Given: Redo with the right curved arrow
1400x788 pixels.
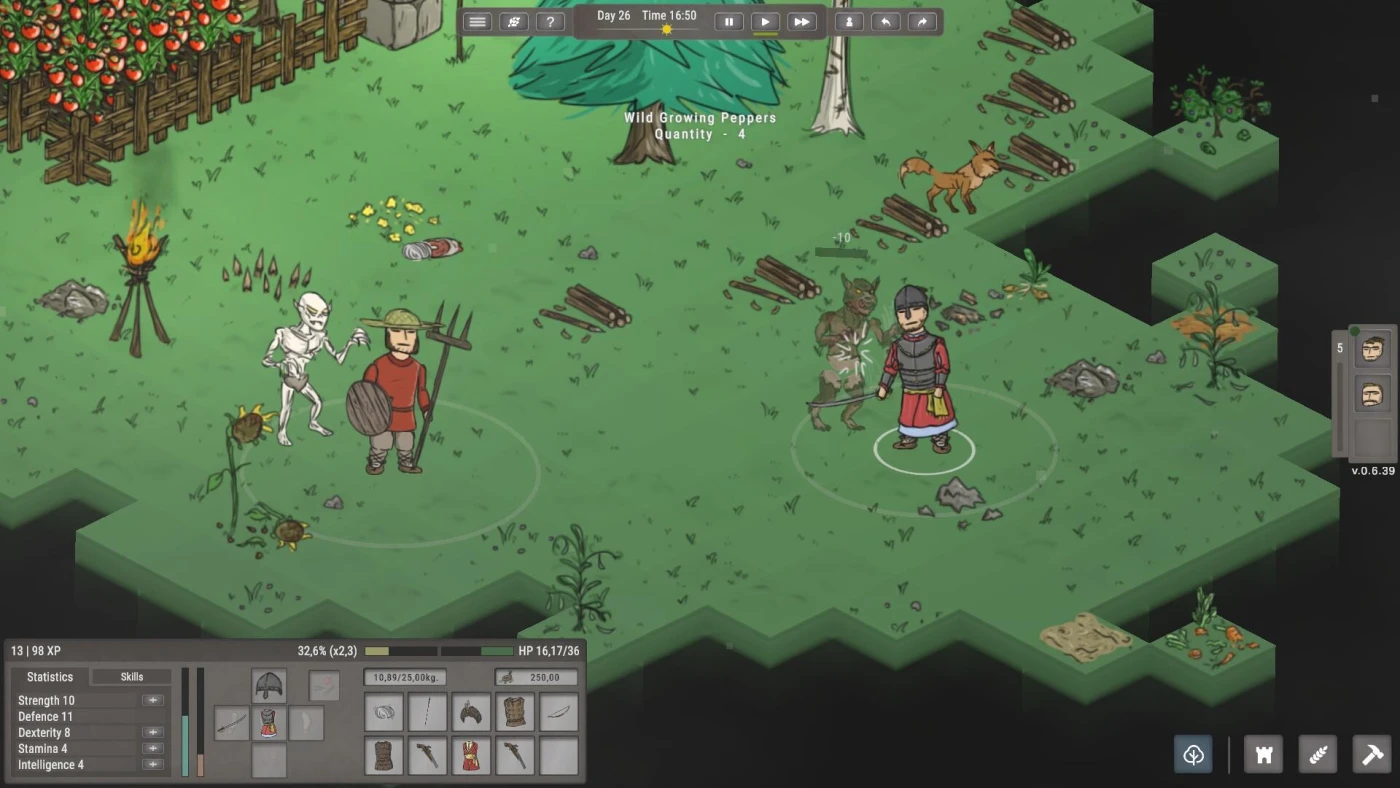Looking at the screenshot, I should (x=922, y=22).
